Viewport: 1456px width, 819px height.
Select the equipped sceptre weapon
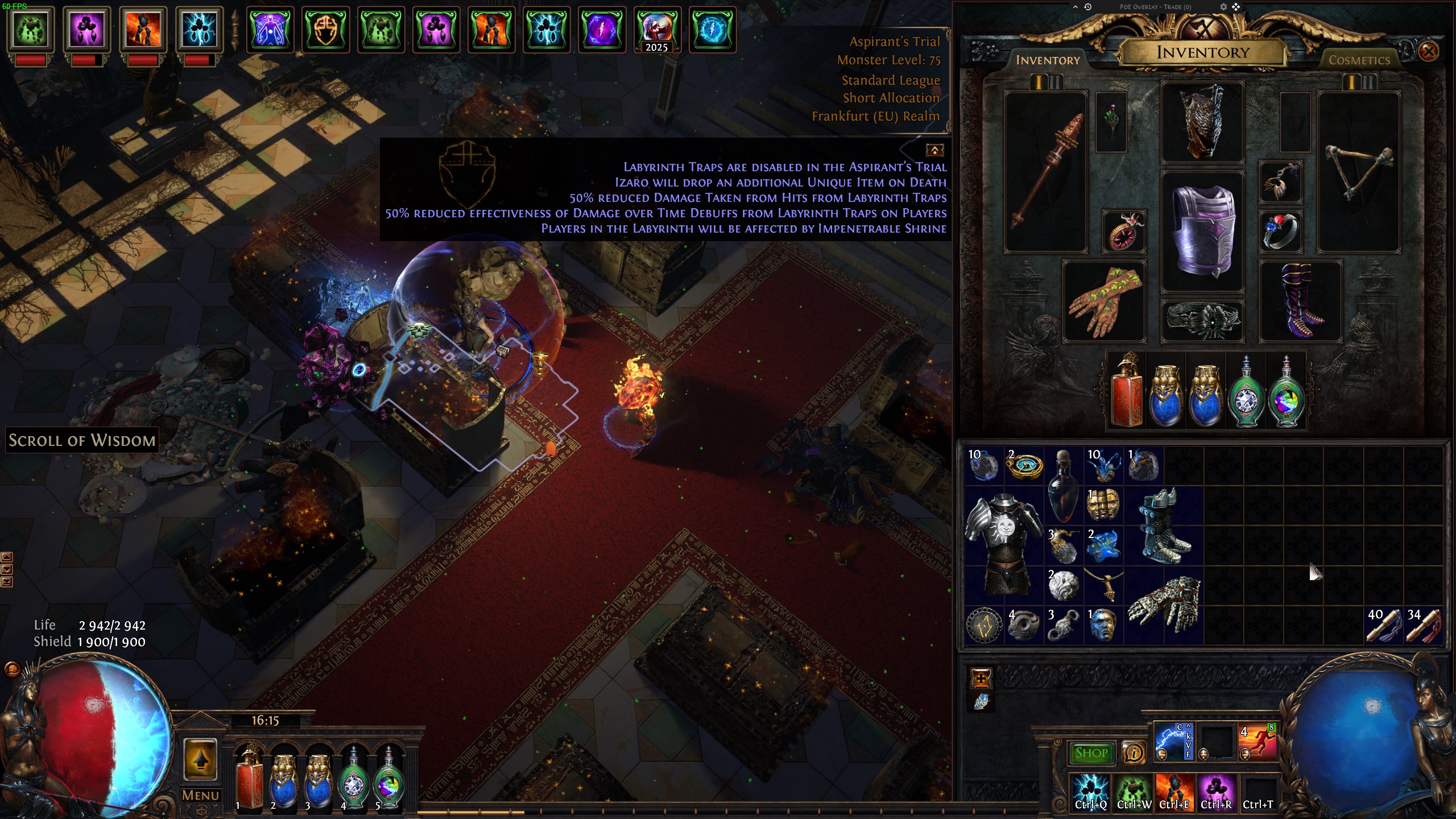click(1045, 171)
